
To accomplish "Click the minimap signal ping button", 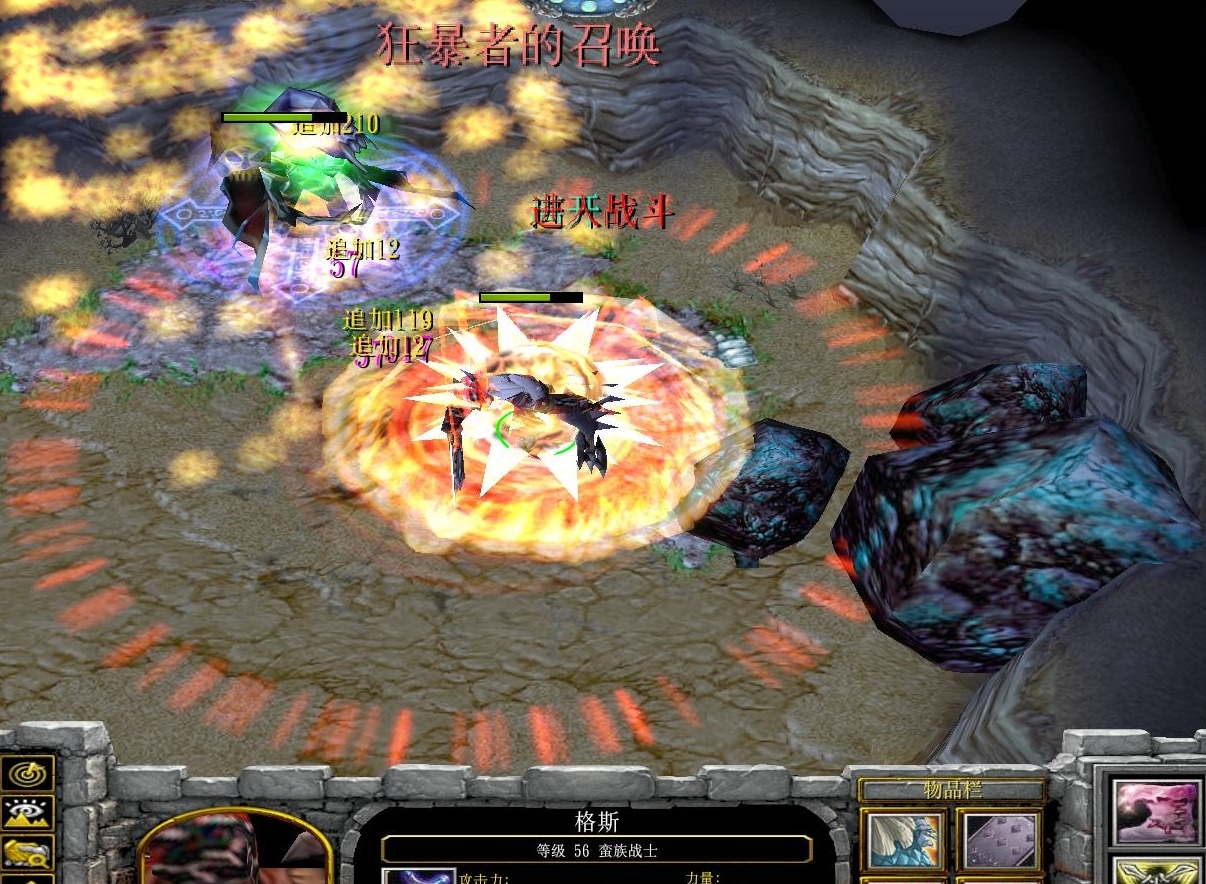I will pyautogui.click(x=27, y=773).
